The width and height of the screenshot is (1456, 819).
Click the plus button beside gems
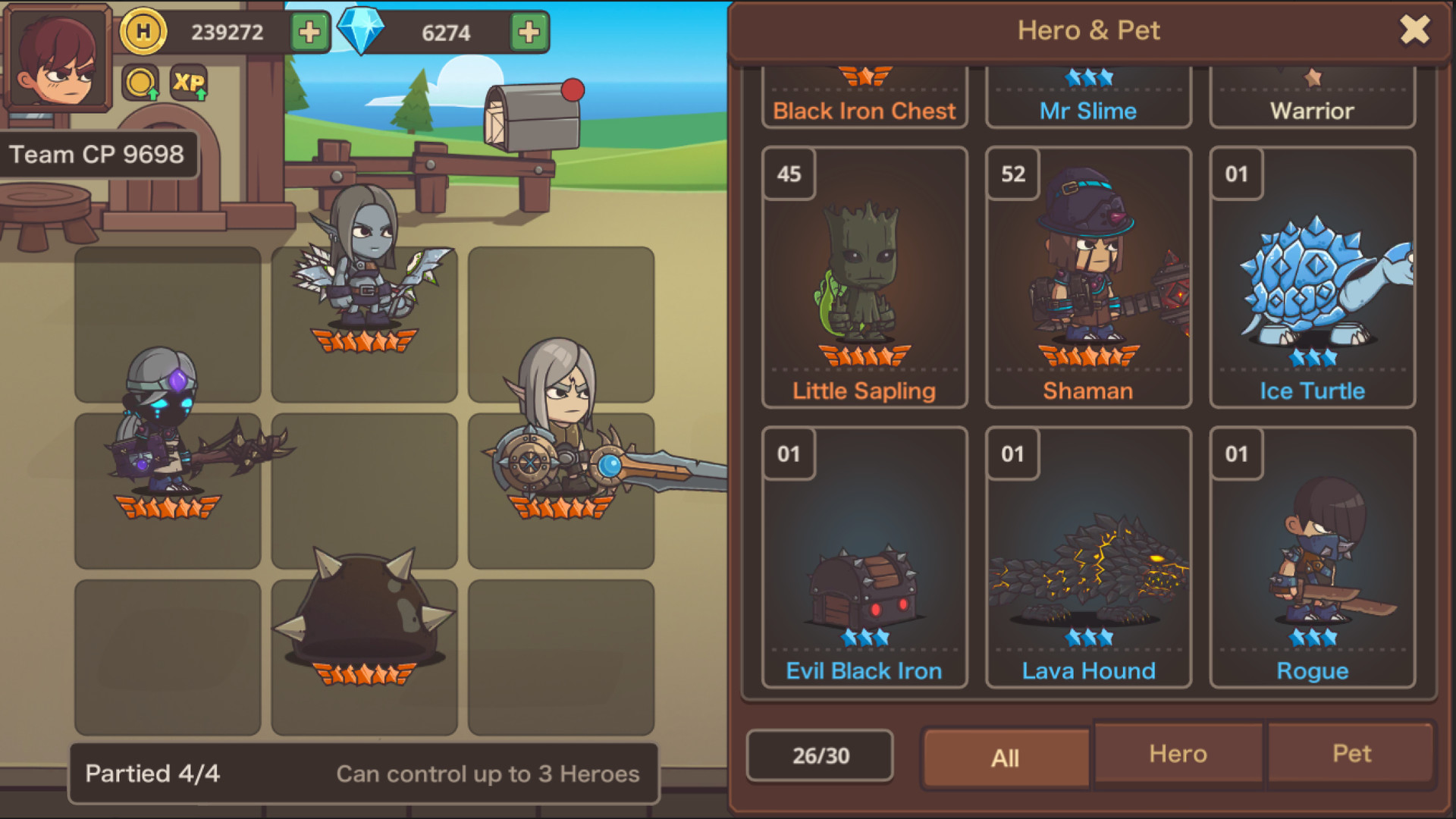click(528, 30)
